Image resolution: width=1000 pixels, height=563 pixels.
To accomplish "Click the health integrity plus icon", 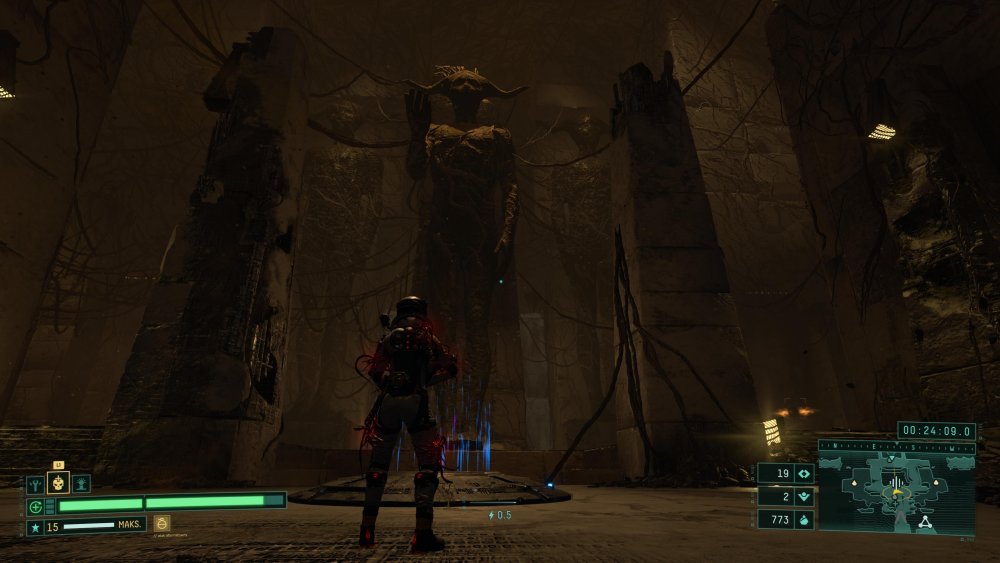I will [35, 505].
